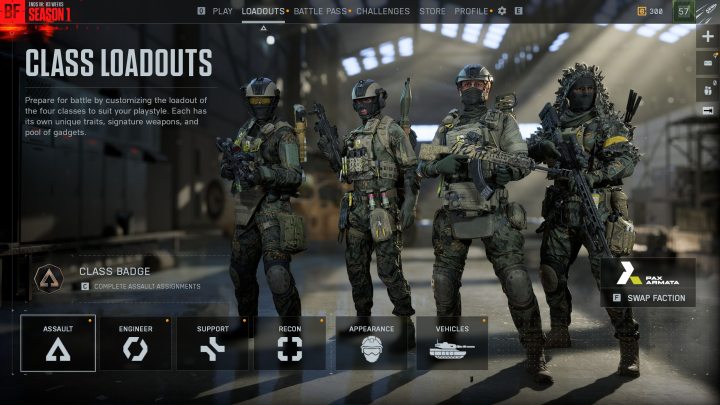
Task: View the Profile tab
Action: 471,11
